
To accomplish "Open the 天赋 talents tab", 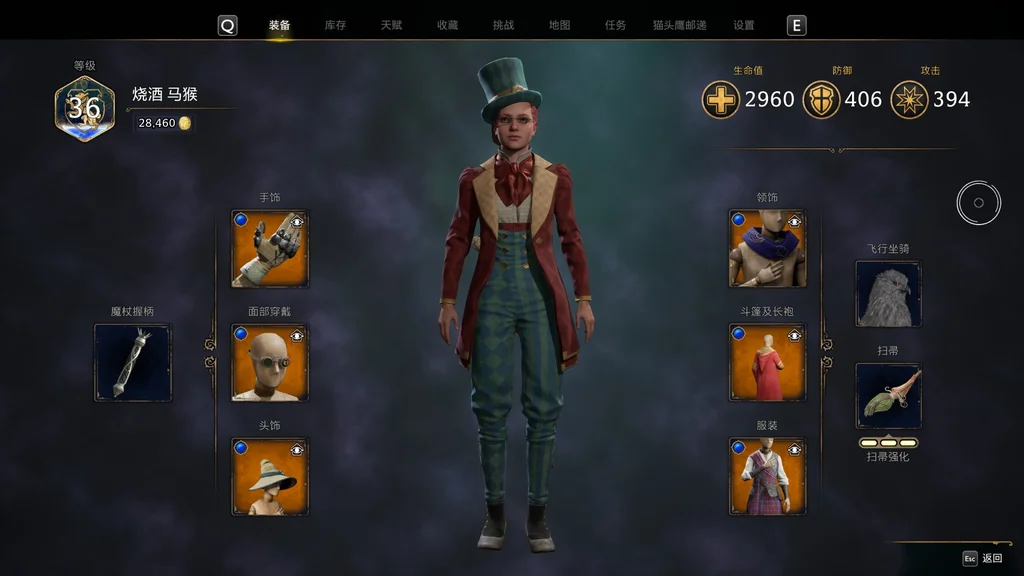I will 391,25.
